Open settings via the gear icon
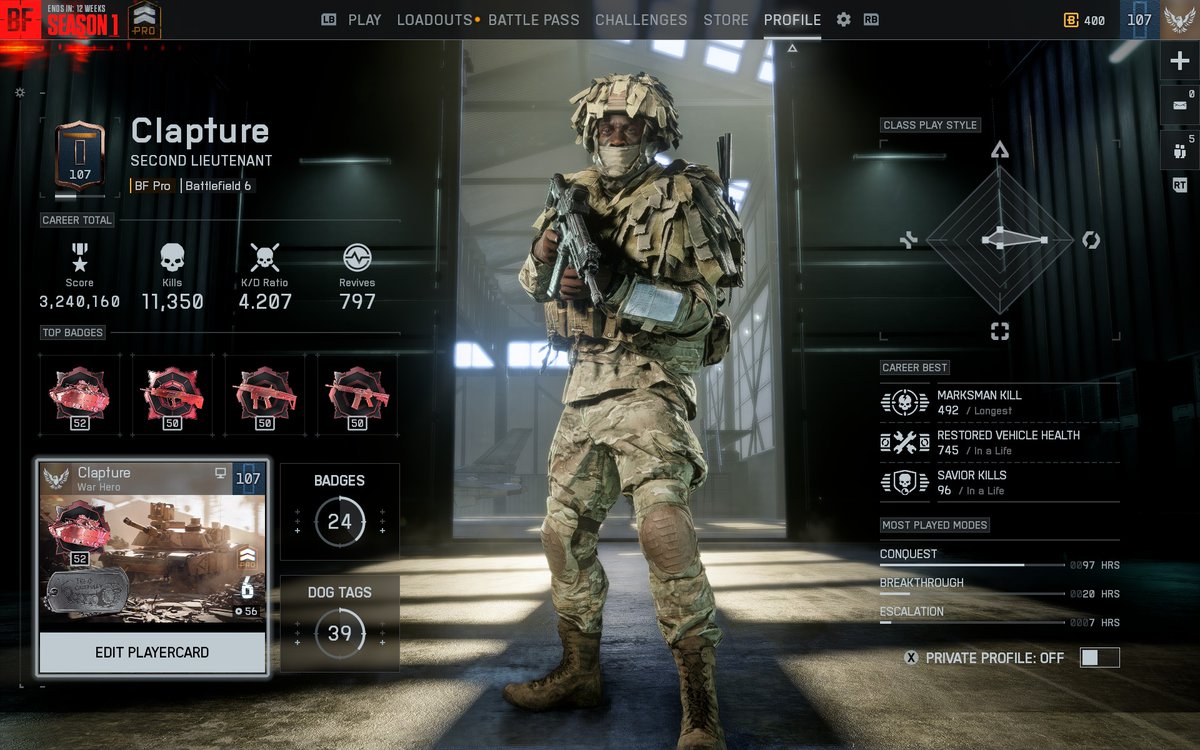1200x750 pixels. tap(843, 20)
